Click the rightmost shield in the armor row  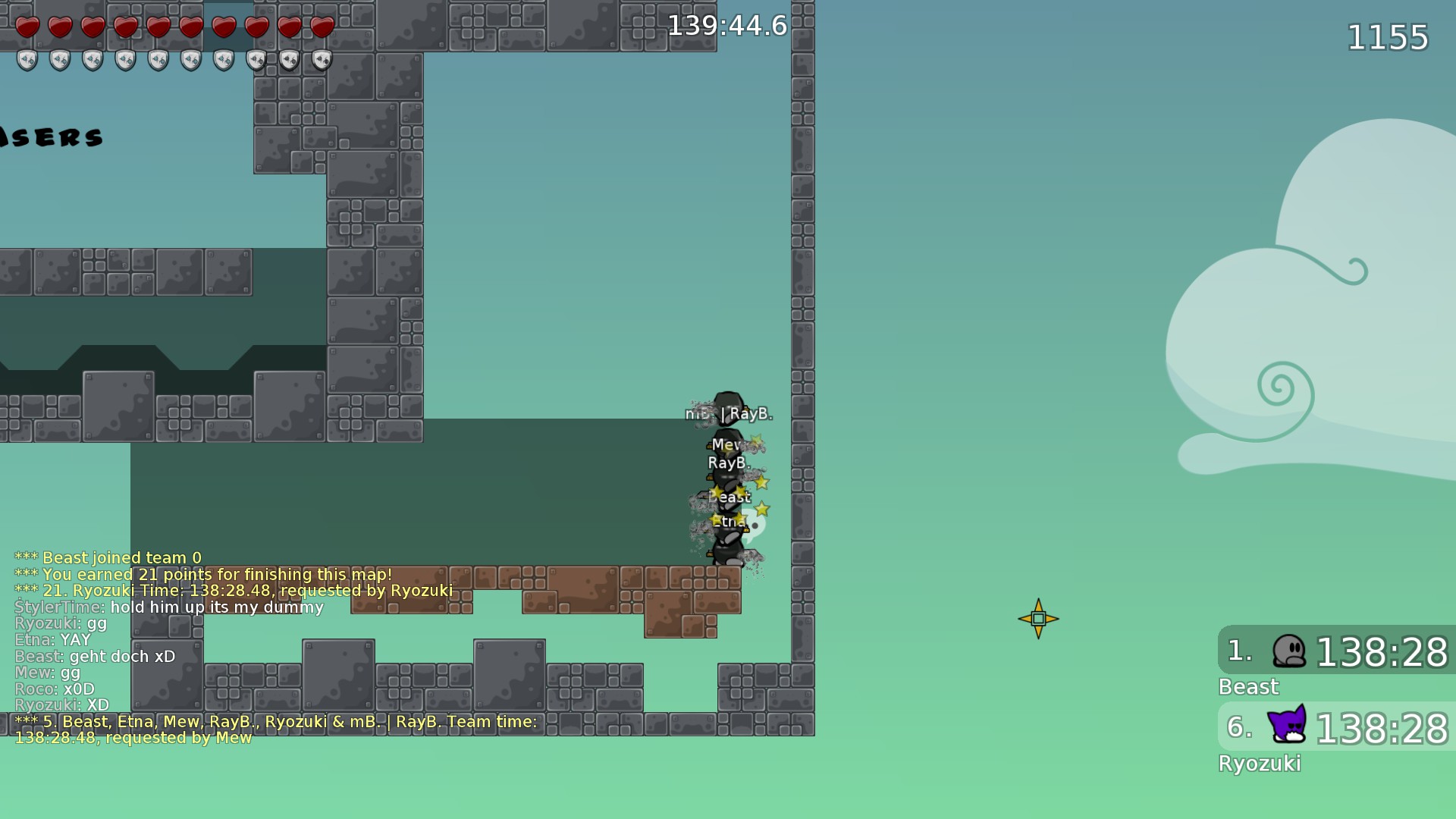coord(321,59)
